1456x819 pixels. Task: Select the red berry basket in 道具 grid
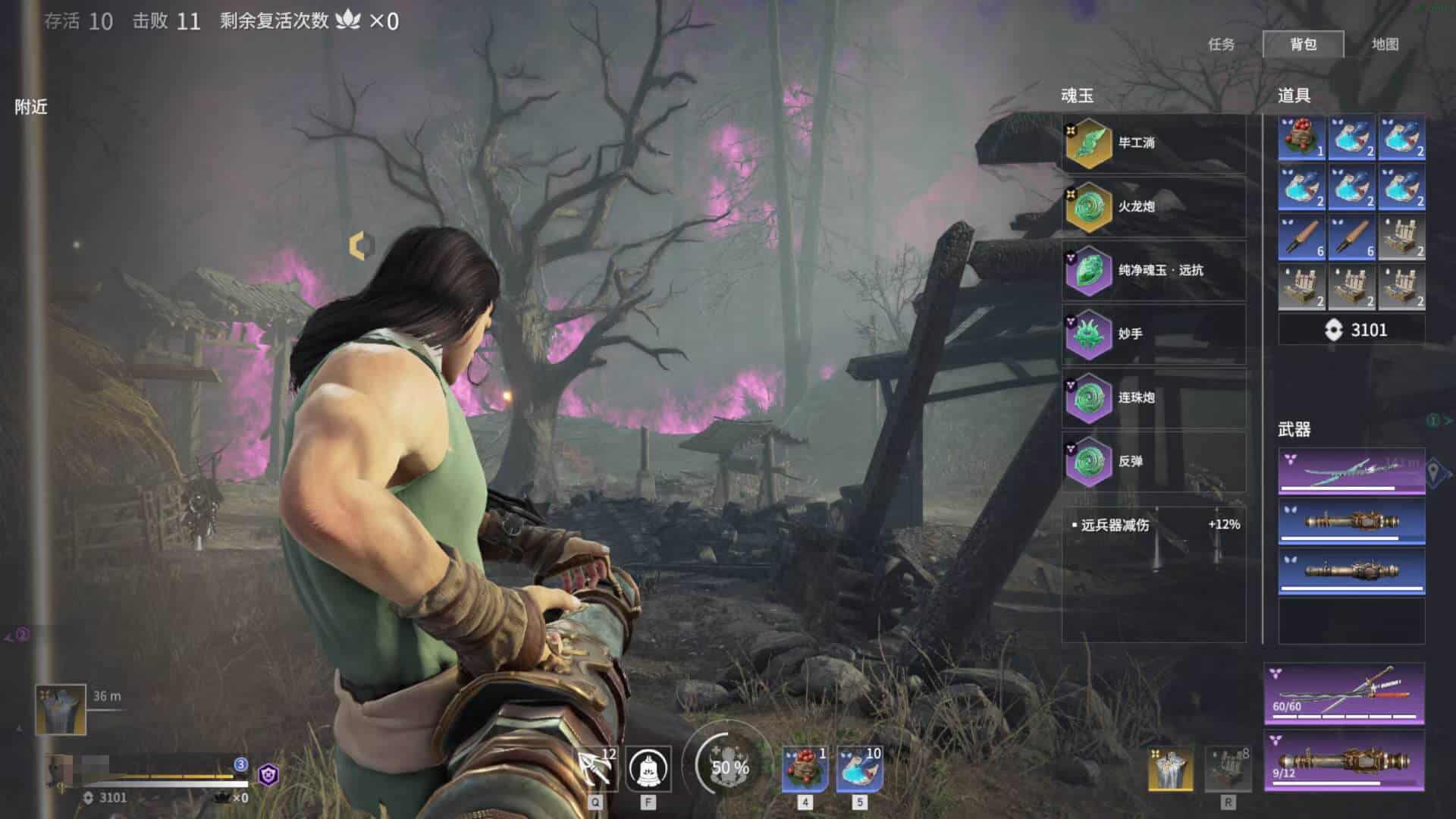[1301, 137]
